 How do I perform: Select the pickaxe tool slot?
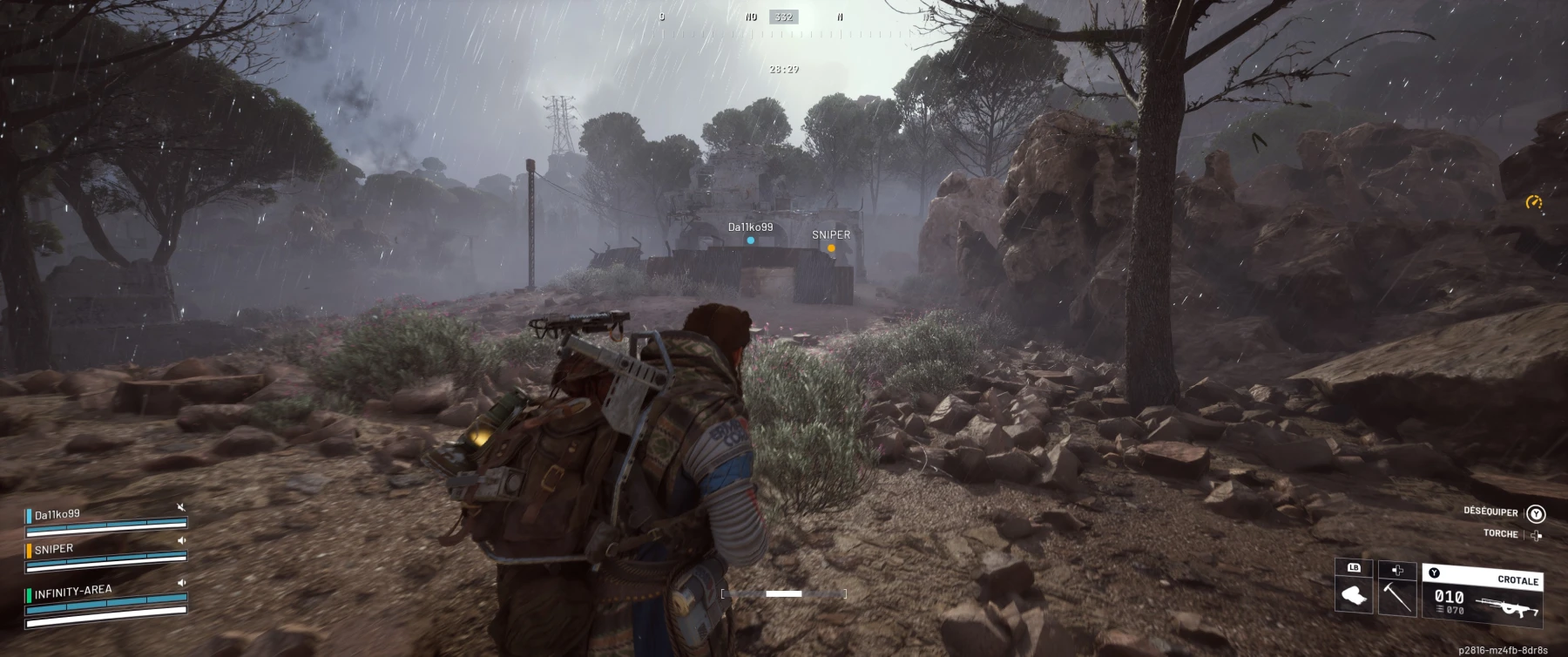(1397, 597)
